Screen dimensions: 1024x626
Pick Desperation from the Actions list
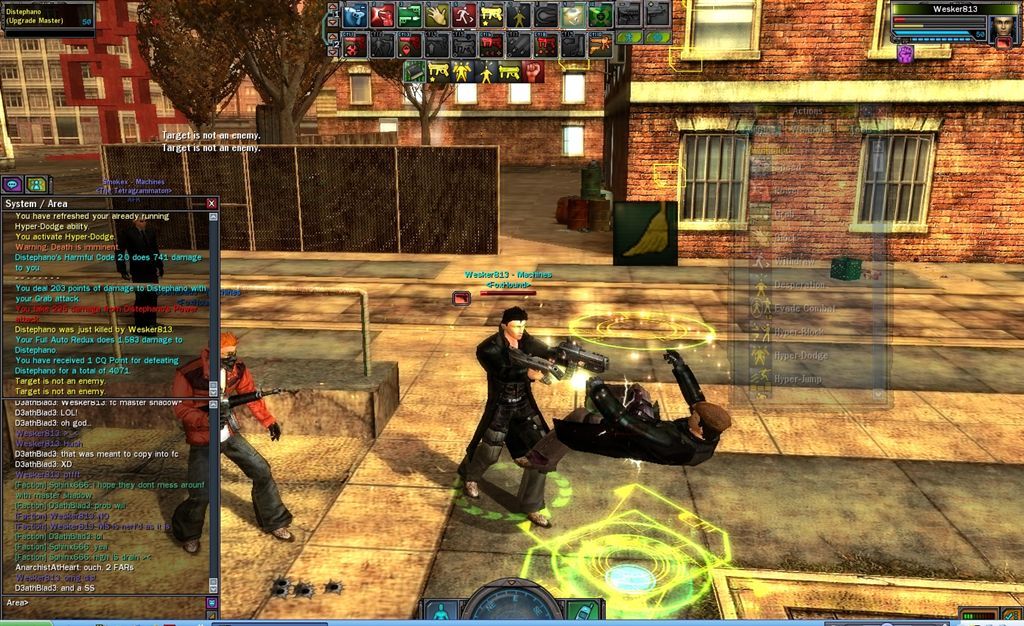click(800, 286)
